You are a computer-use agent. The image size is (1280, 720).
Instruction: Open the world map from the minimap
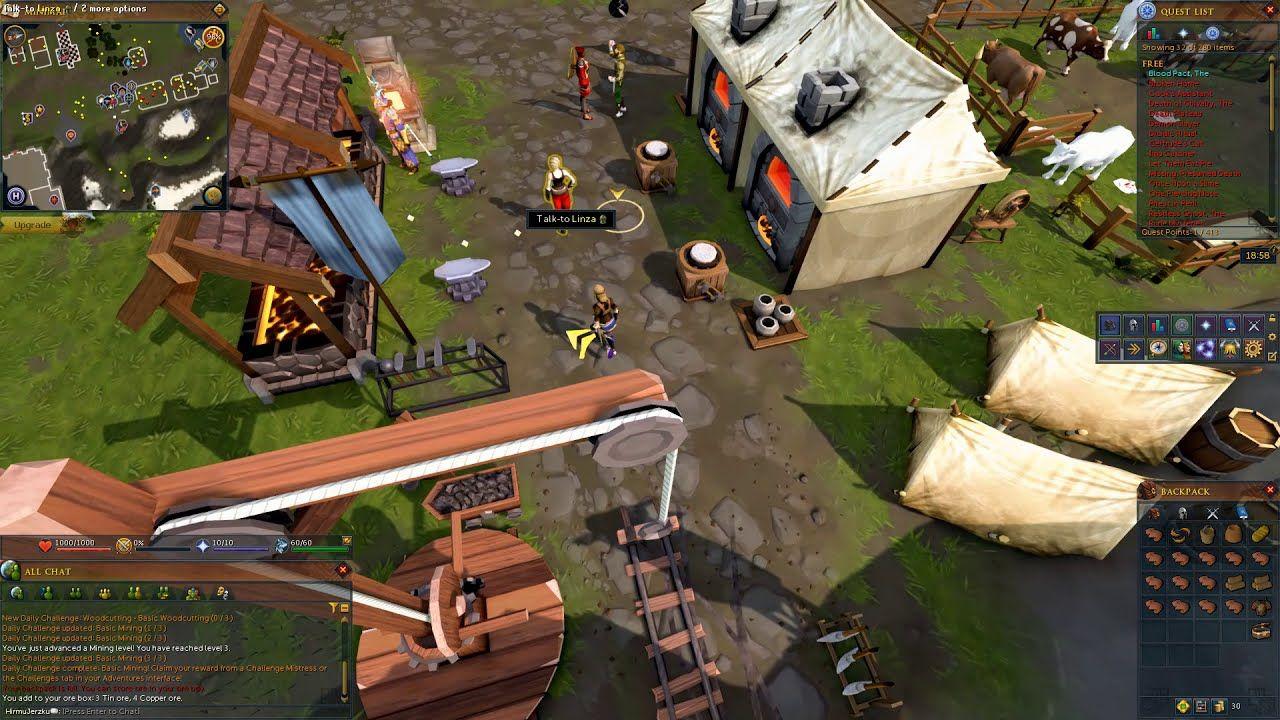(x=211, y=195)
